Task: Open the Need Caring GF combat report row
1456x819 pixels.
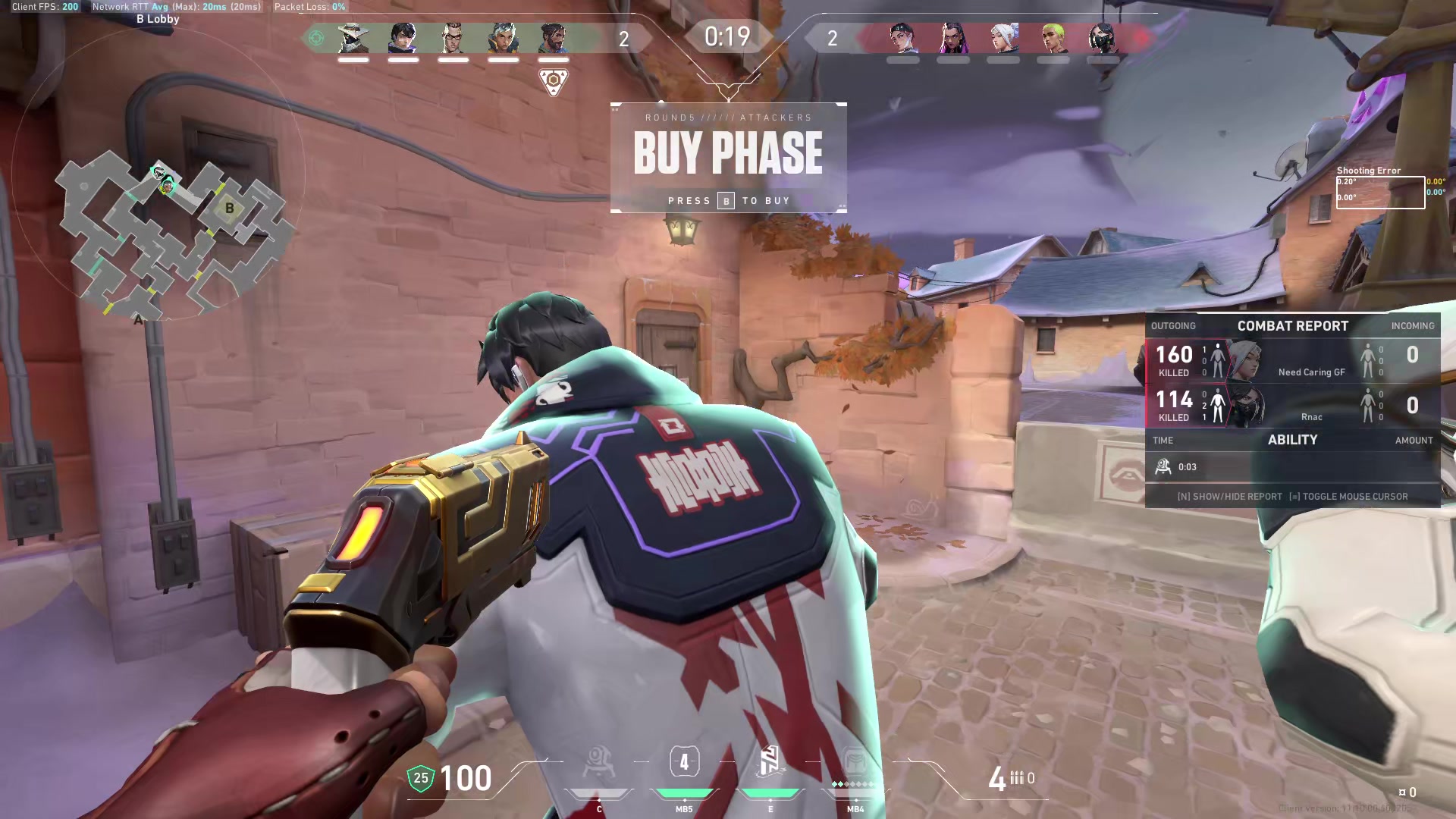Action: tap(1292, 361)
